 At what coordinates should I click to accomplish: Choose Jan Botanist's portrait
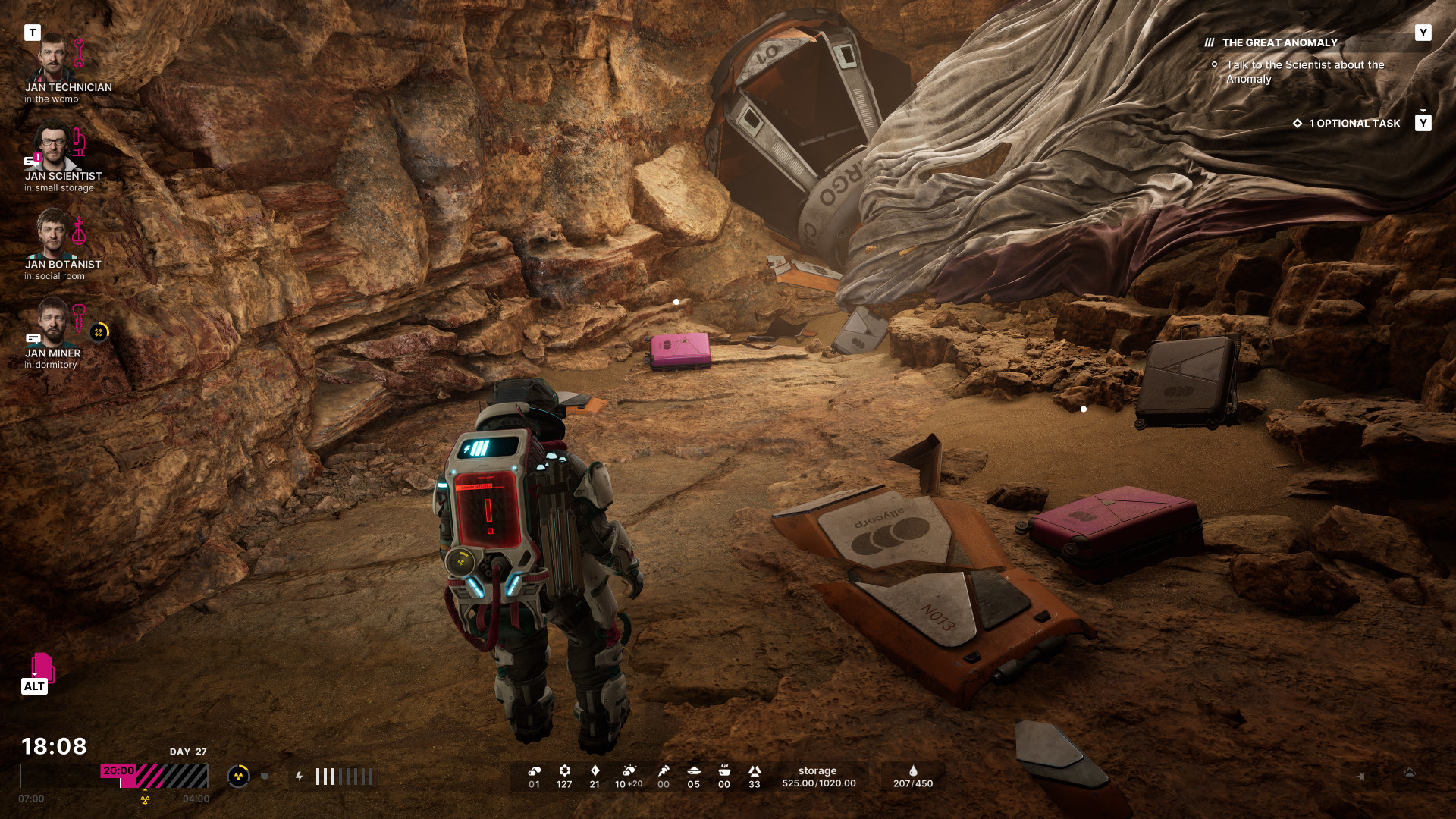(x=52, y=234)
